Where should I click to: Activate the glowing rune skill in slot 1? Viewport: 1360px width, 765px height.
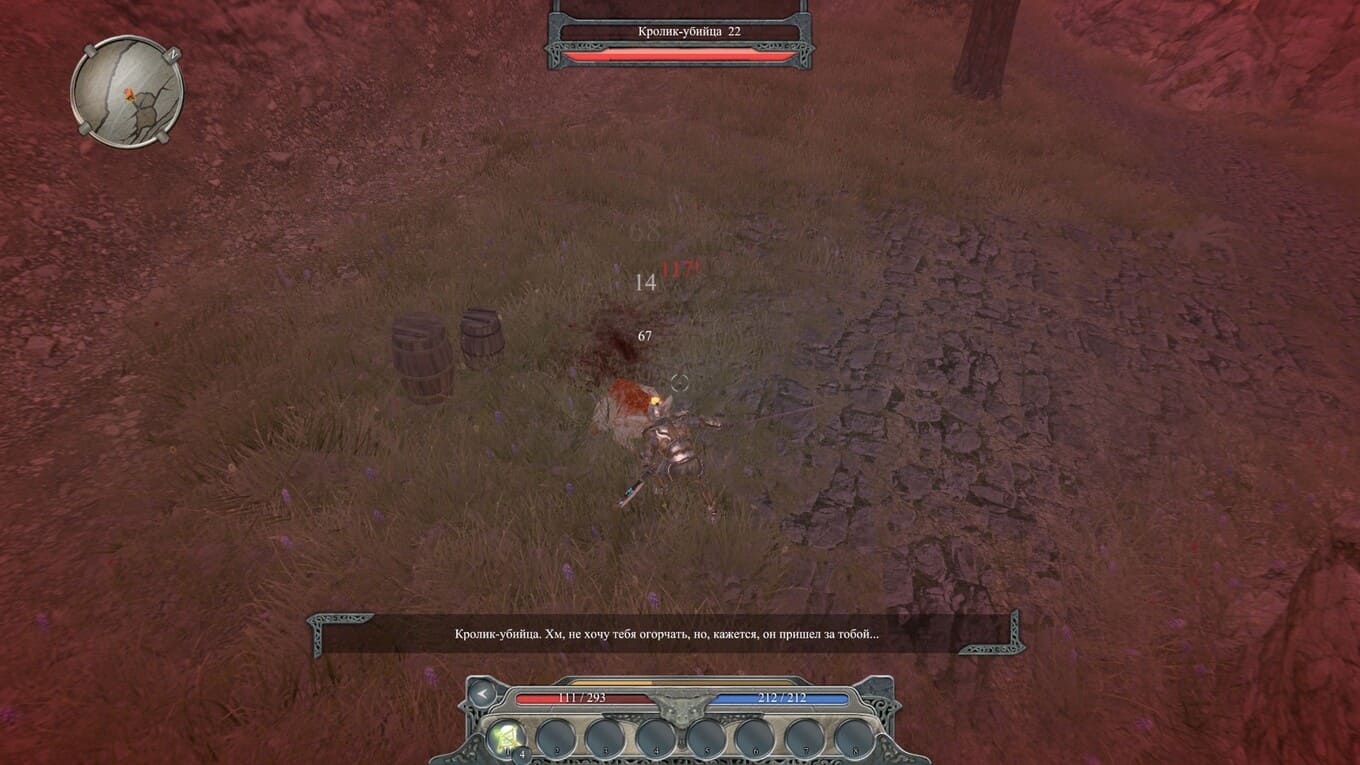pos(506,740)
